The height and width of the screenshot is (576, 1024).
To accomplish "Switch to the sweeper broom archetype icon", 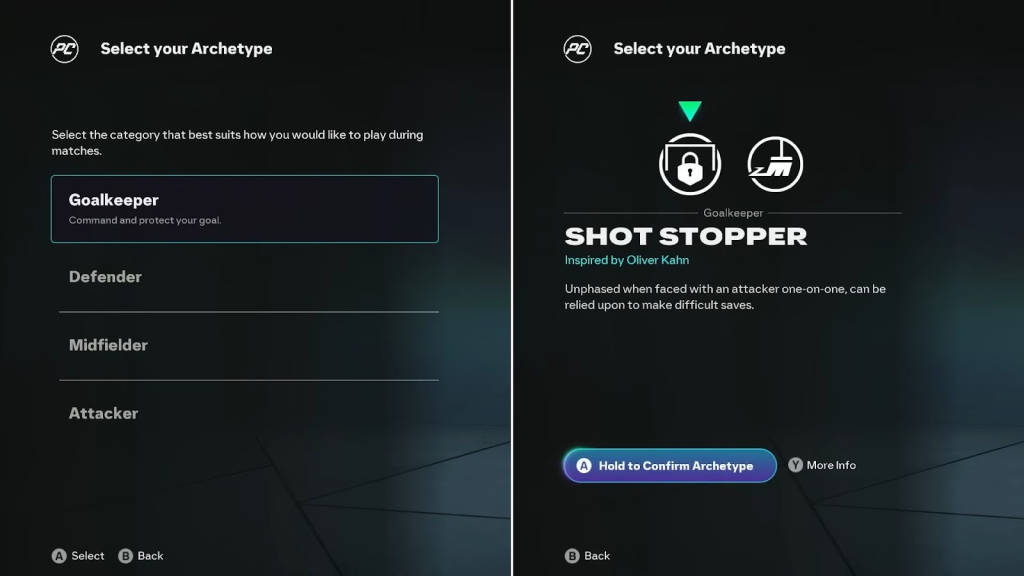I will (x=775, y=165).
